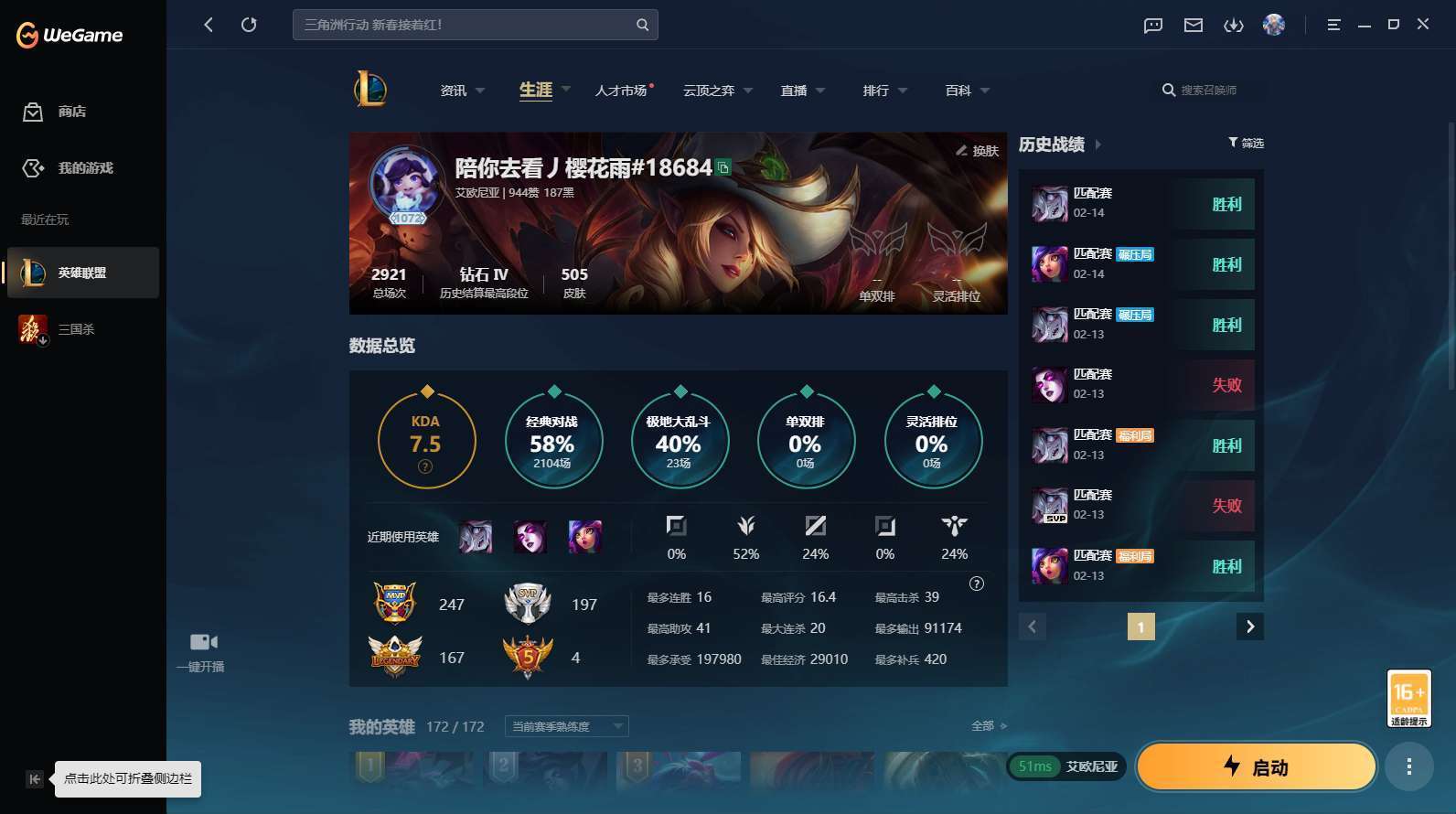Open the download manager icon
This screenshot has height=814, width=1456.
(1233, 26)
